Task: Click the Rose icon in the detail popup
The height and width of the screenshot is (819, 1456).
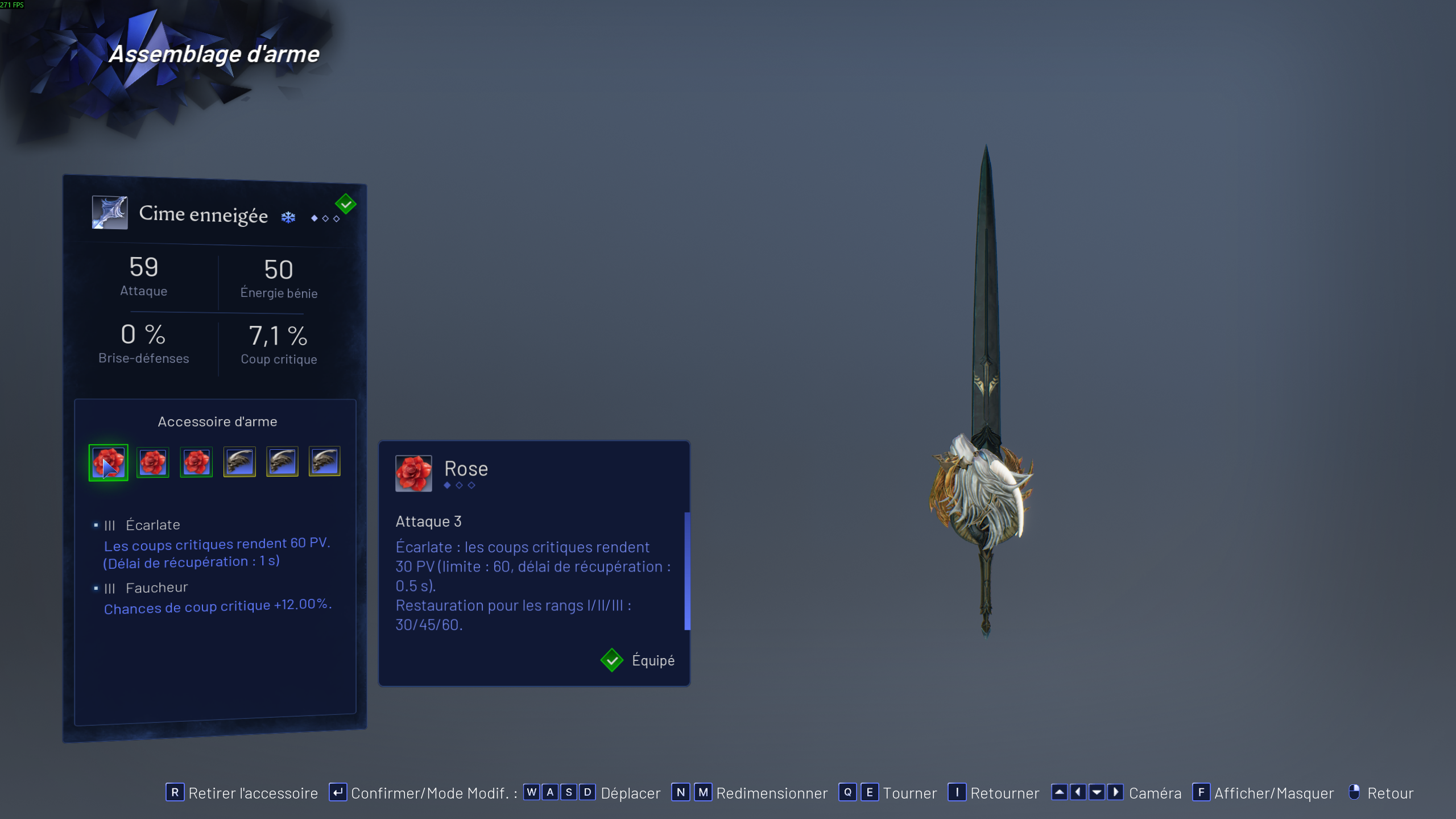Action: (413, 473)
